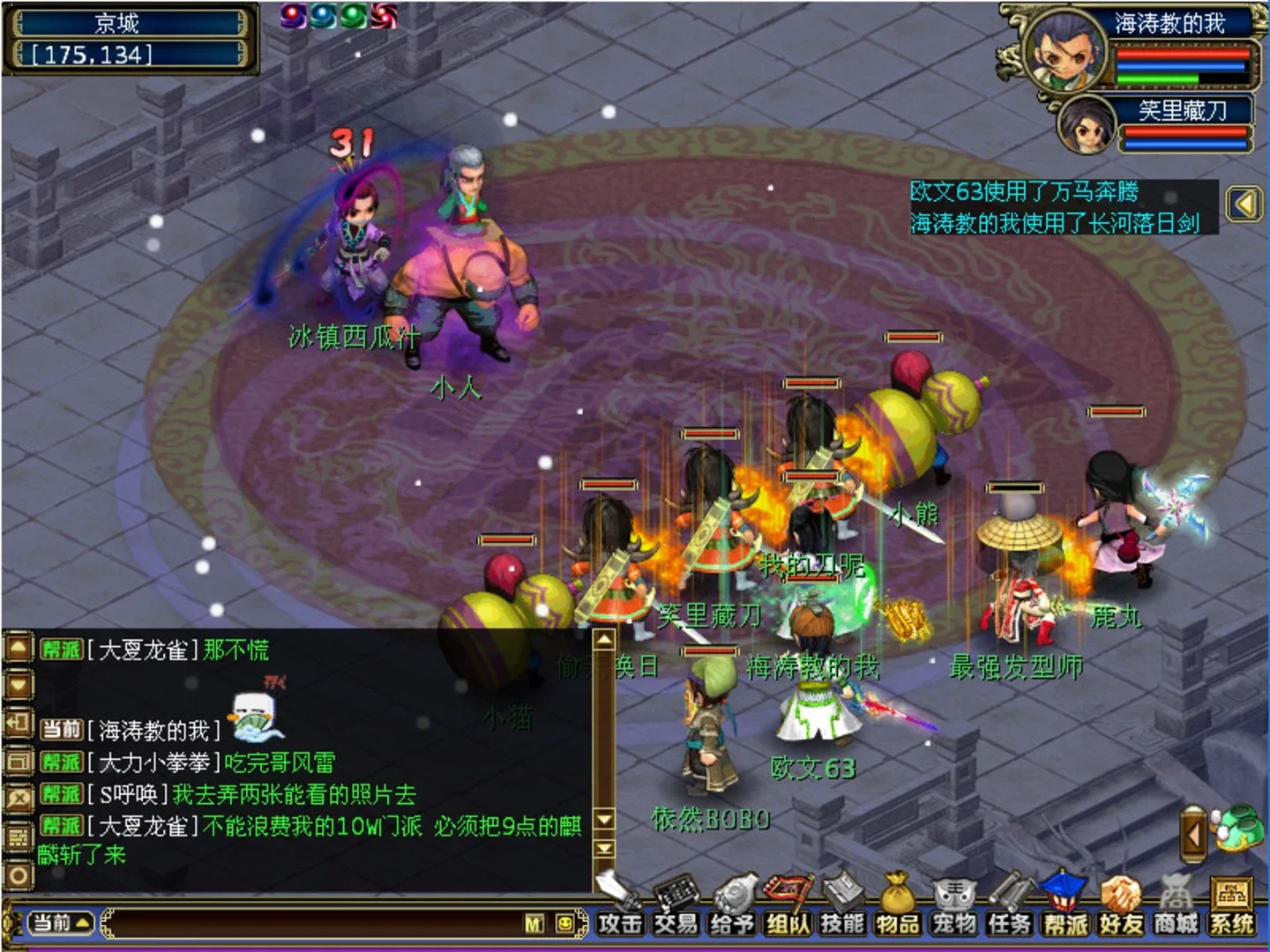Image resolution: width=1270 pixels, height=952 pixels.
Task: Collapse chat log with the down arrow
Action: (x=18, y=686)
